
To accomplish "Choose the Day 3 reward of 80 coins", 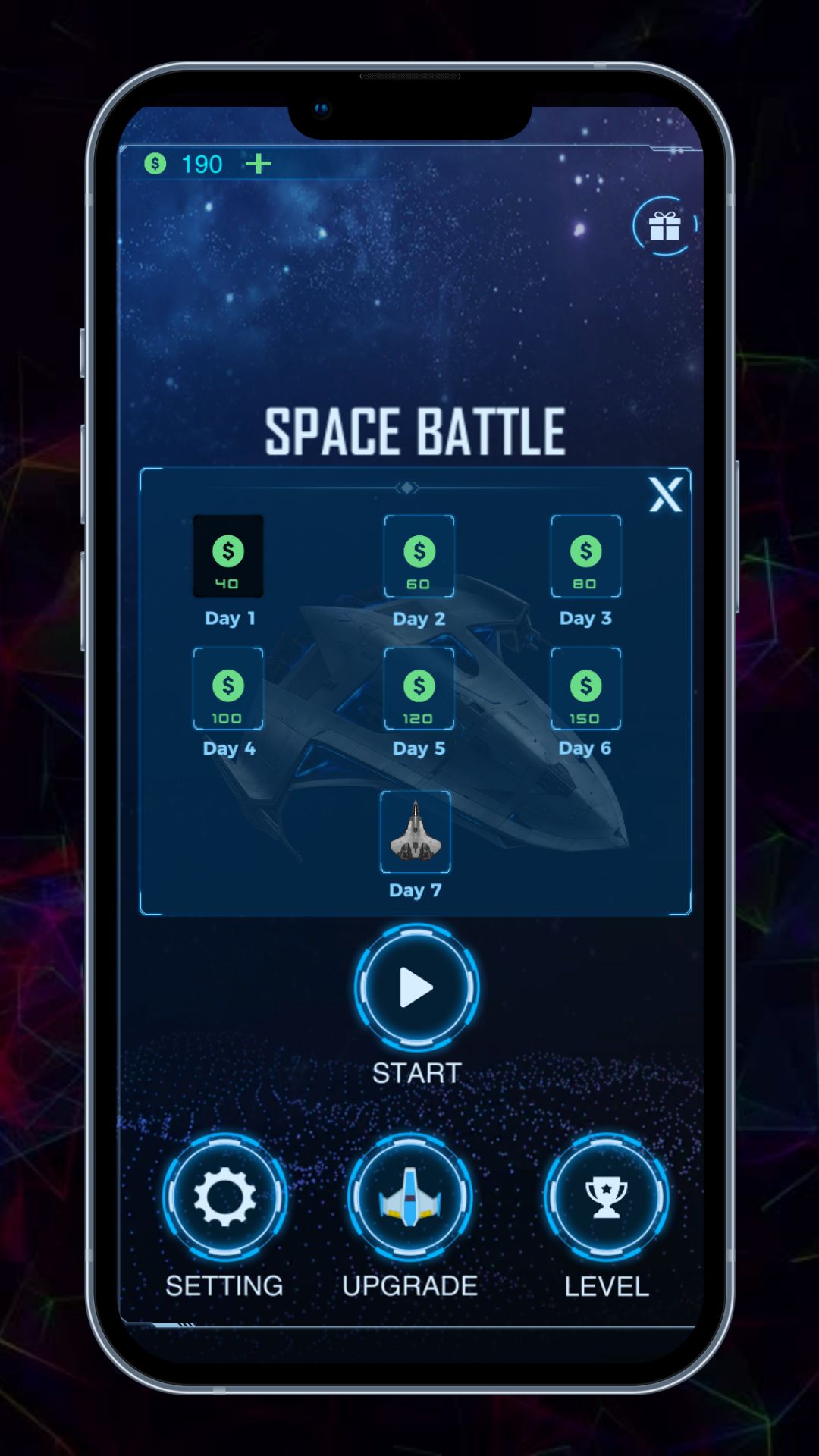I will pyautogui.click(x=585, y=557).
